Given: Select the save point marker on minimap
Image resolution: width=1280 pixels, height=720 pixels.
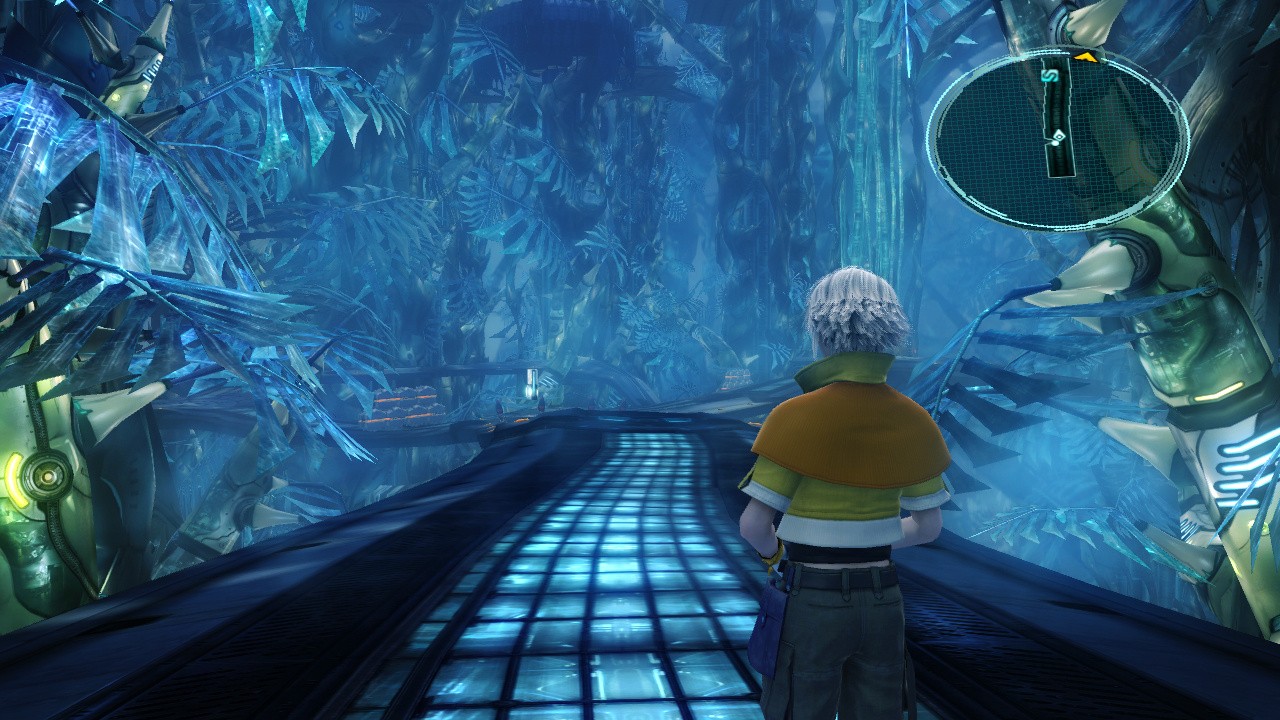Looking at the screenshot, I should (1049, 75).
